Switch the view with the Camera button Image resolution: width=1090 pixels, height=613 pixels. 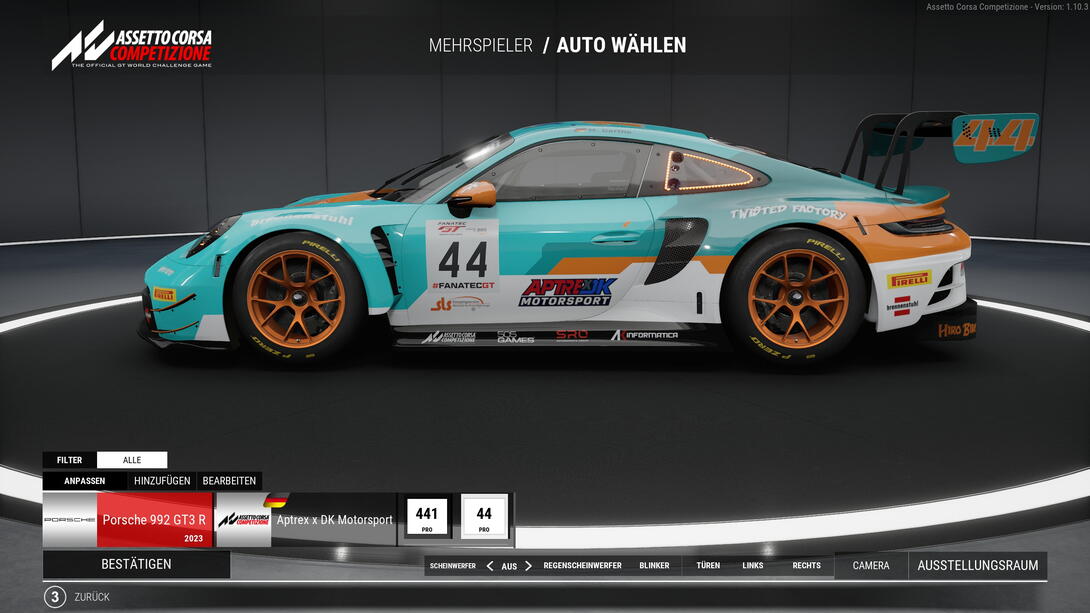(871, 566)
